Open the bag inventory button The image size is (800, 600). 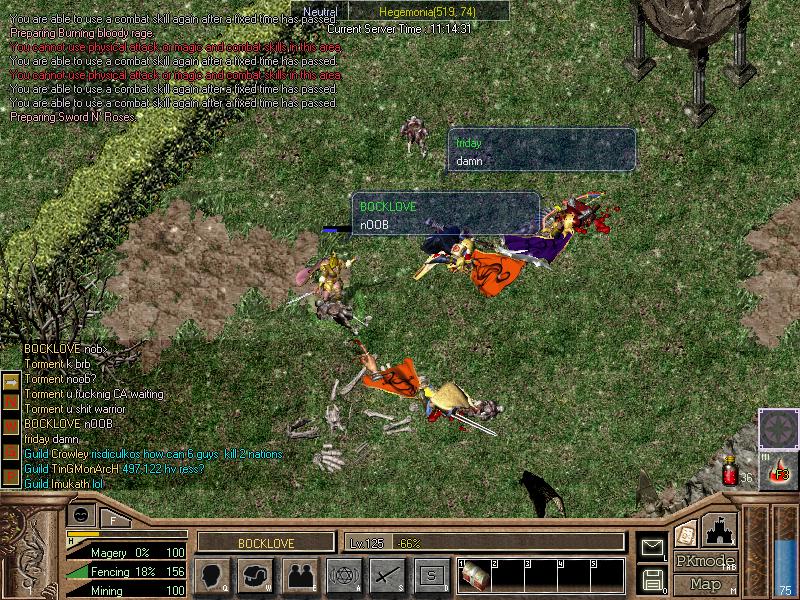(x=255, y=576)
